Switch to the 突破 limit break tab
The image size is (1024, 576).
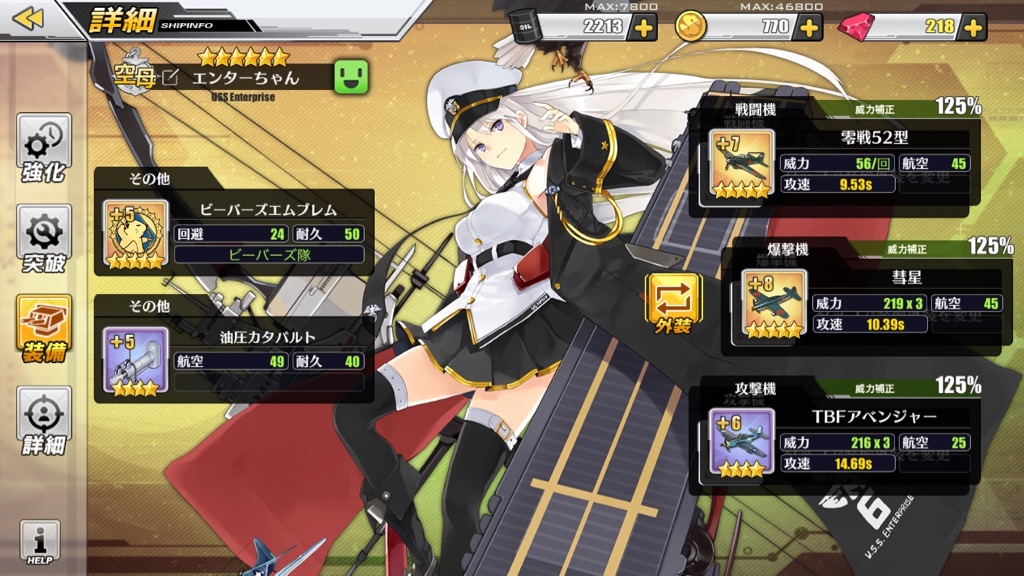[43, 240]
